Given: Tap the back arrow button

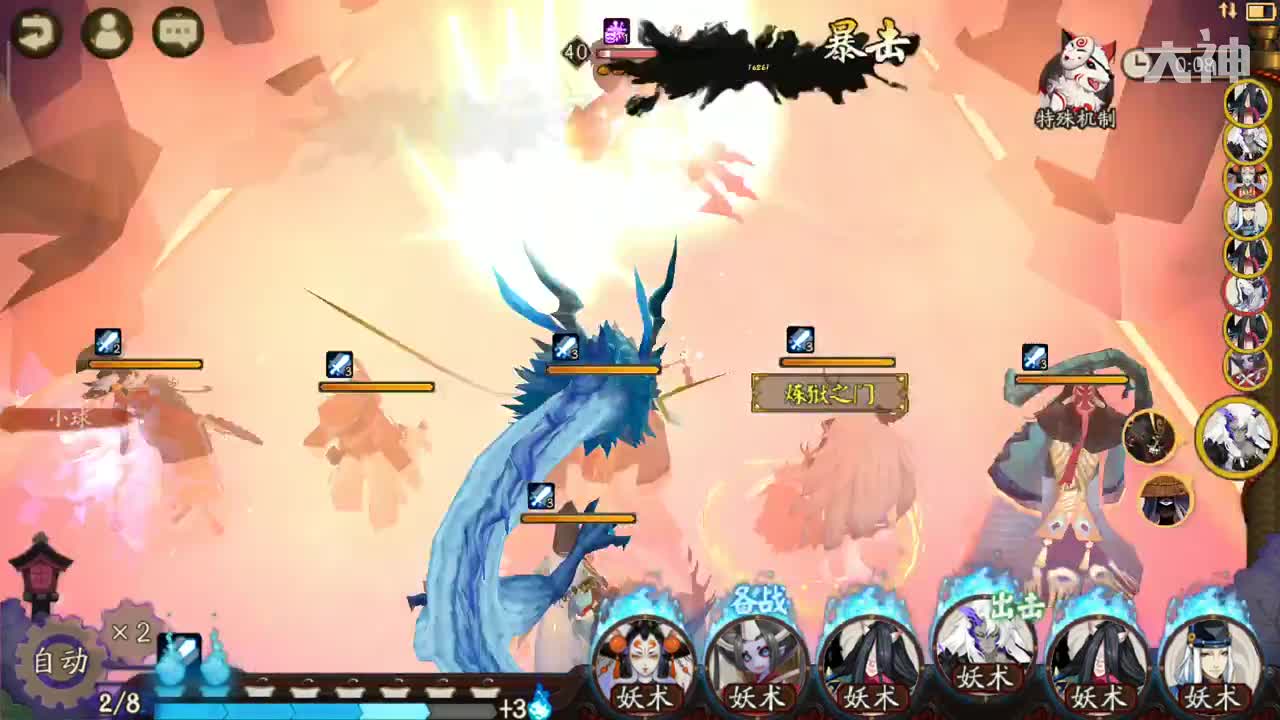Looking at the screenshot, I should pyautogui.click(x=36, y=33).
